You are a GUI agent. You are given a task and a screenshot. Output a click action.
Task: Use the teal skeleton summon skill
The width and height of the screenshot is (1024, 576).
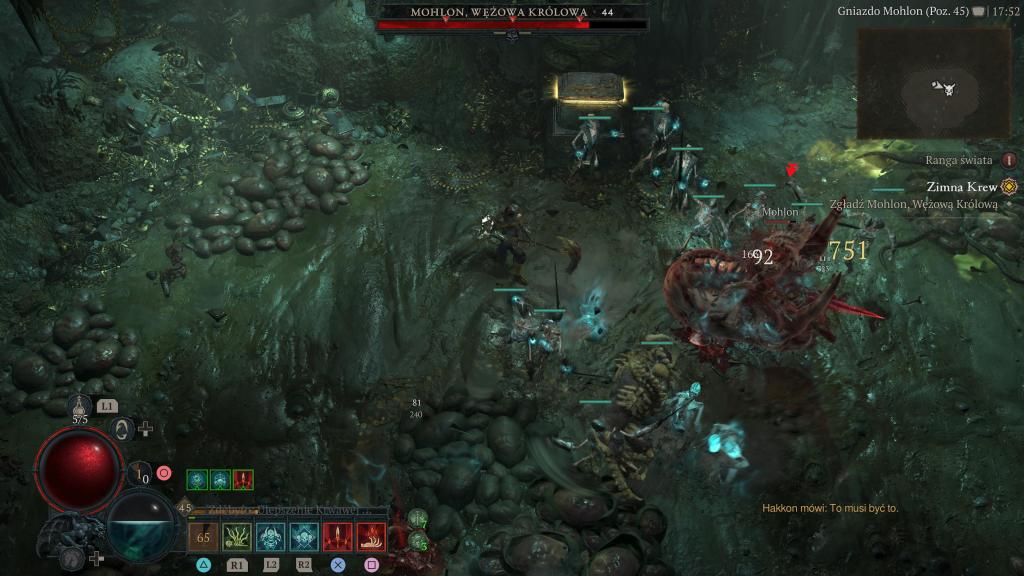(x=270, y=537)
